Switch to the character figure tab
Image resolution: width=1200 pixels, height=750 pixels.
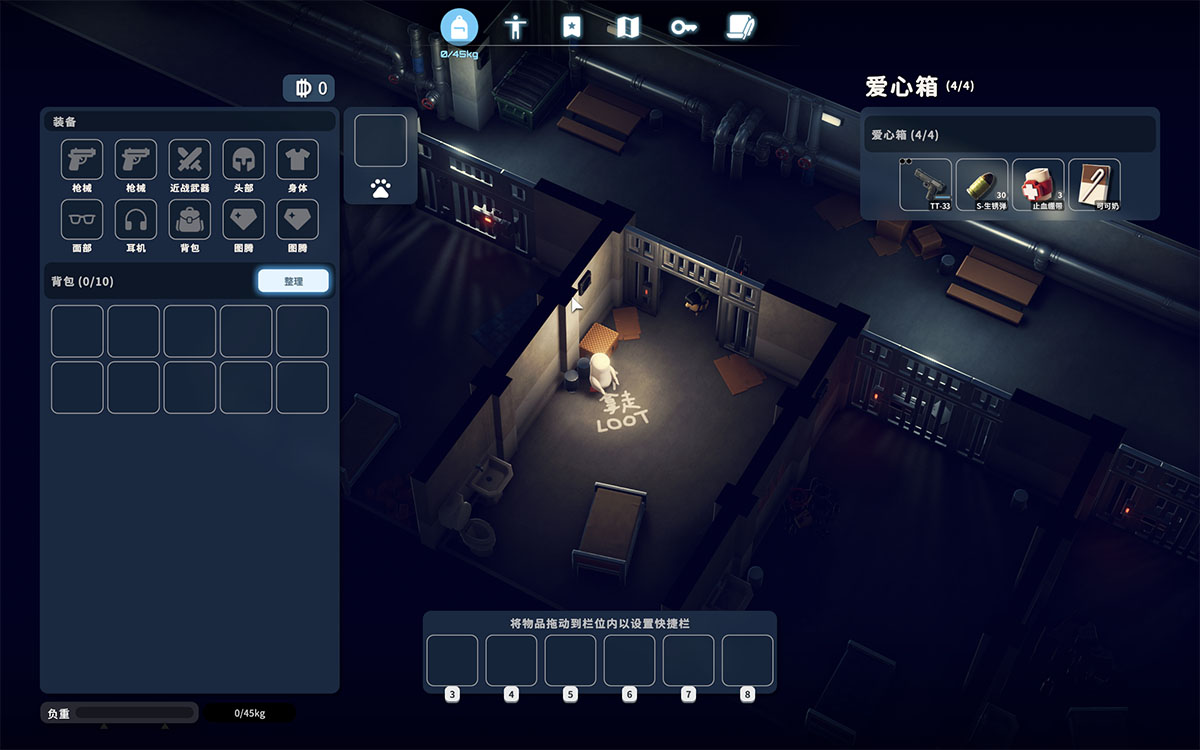click(x=516, y=27)
